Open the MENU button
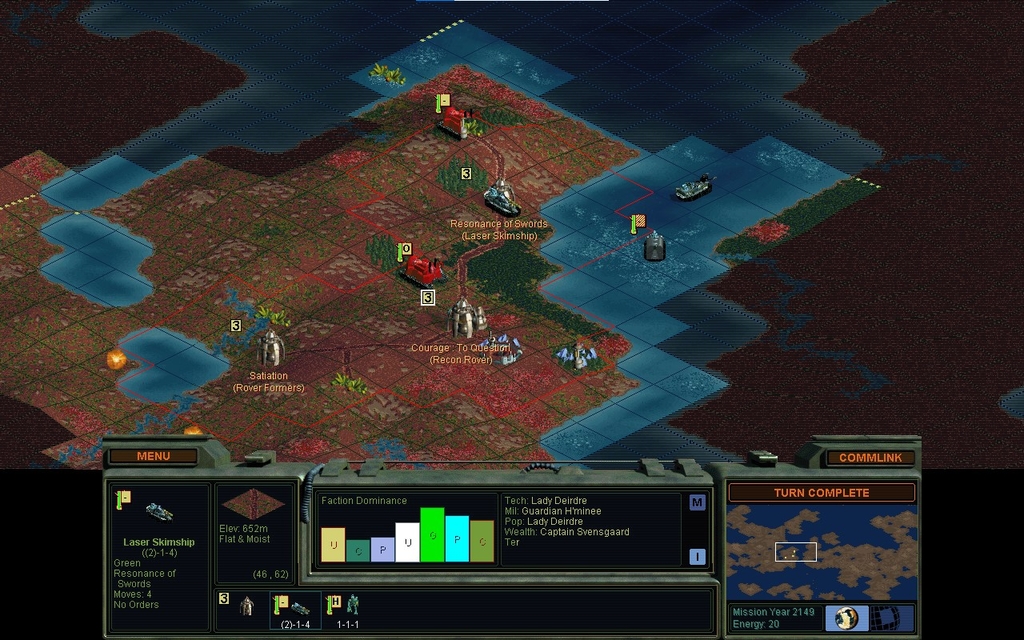The image size is (1024, 640). [x=153, y=456]
